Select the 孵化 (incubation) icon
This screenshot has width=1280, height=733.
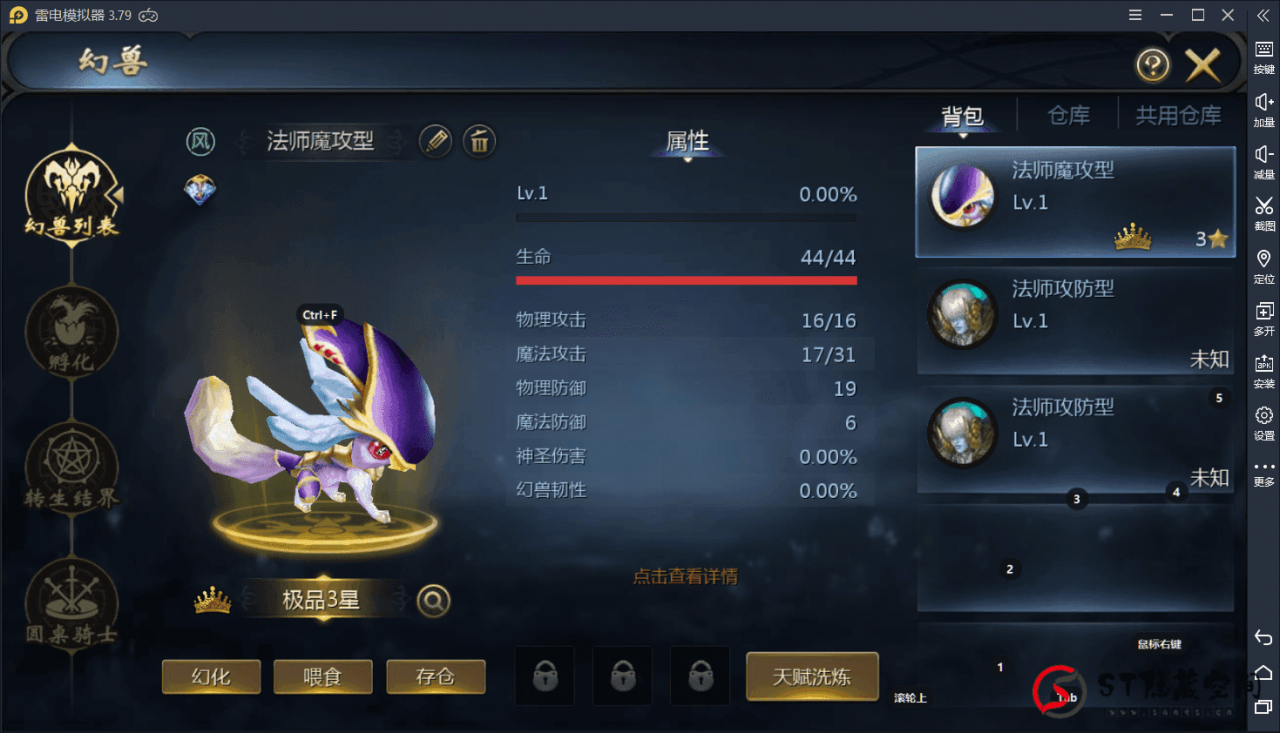[x=70, y=335]
